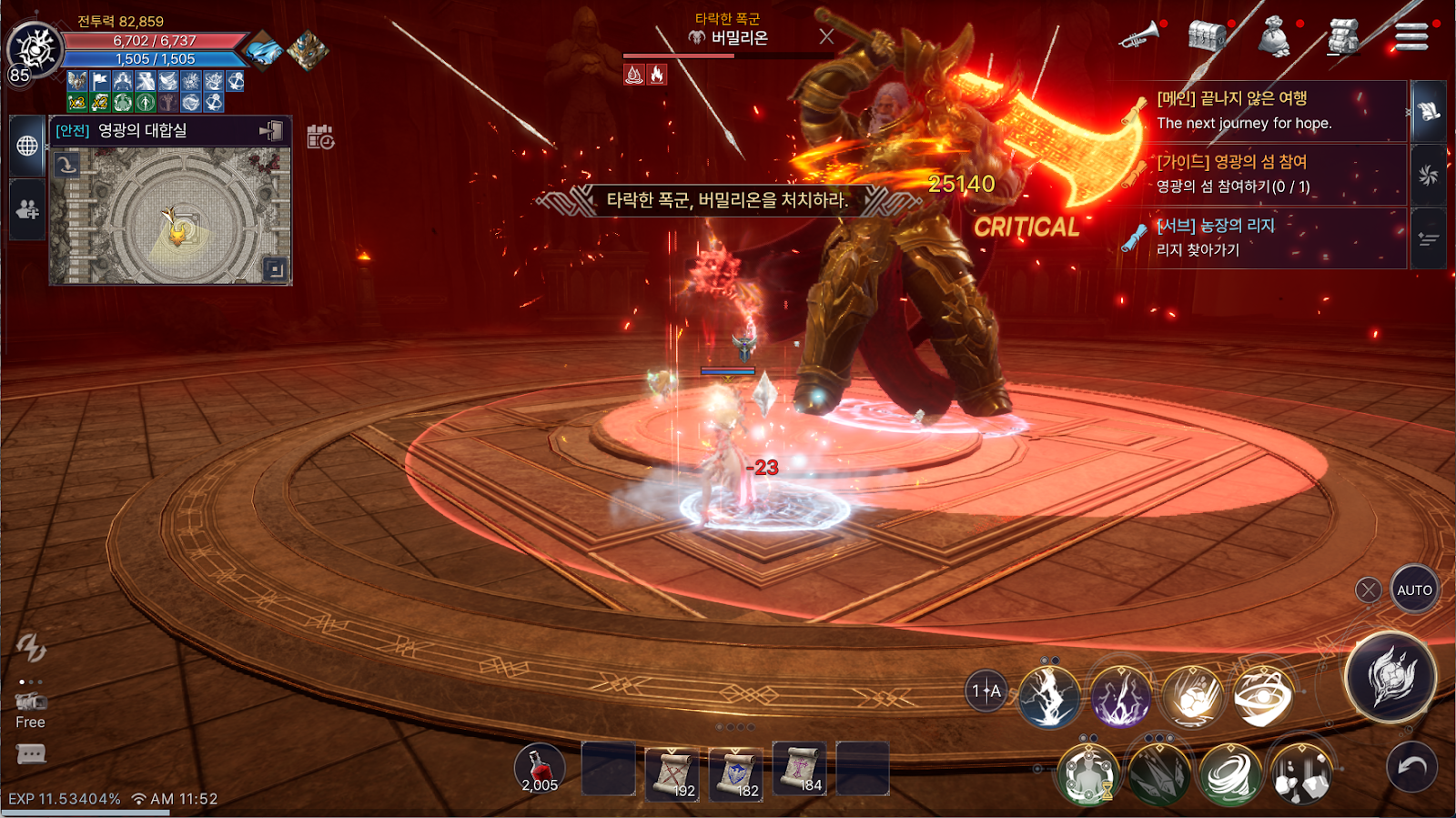Open the money pouch bag icon
Viewport: 1456px width, 818px height.
pos(1274,38)
